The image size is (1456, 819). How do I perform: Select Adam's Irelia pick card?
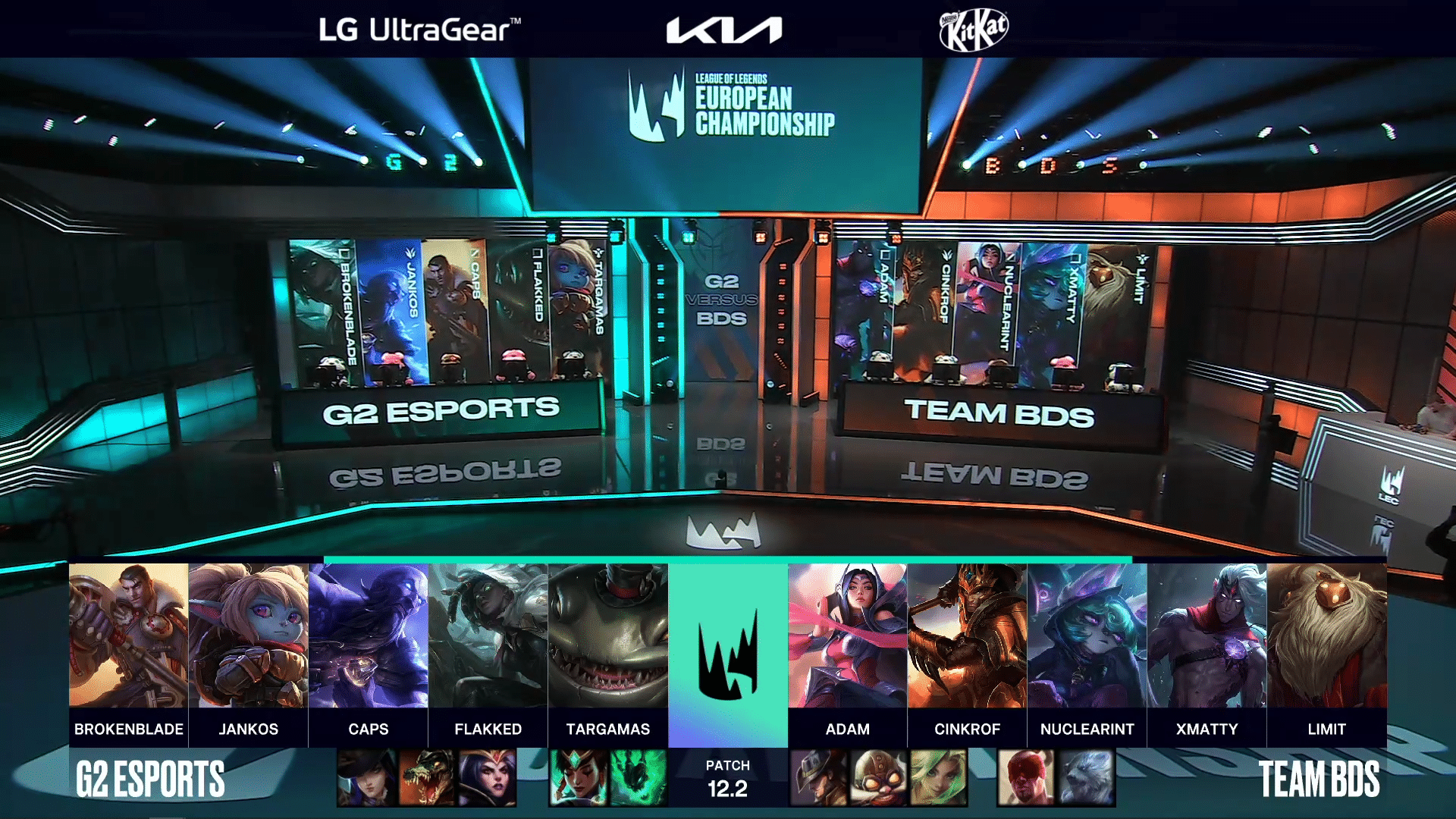pos(847,635)
